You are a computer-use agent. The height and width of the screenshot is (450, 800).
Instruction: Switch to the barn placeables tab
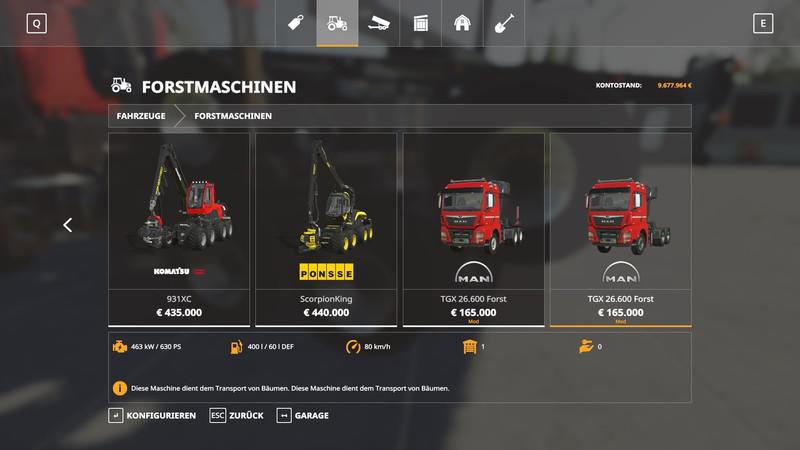coord(462,23)
